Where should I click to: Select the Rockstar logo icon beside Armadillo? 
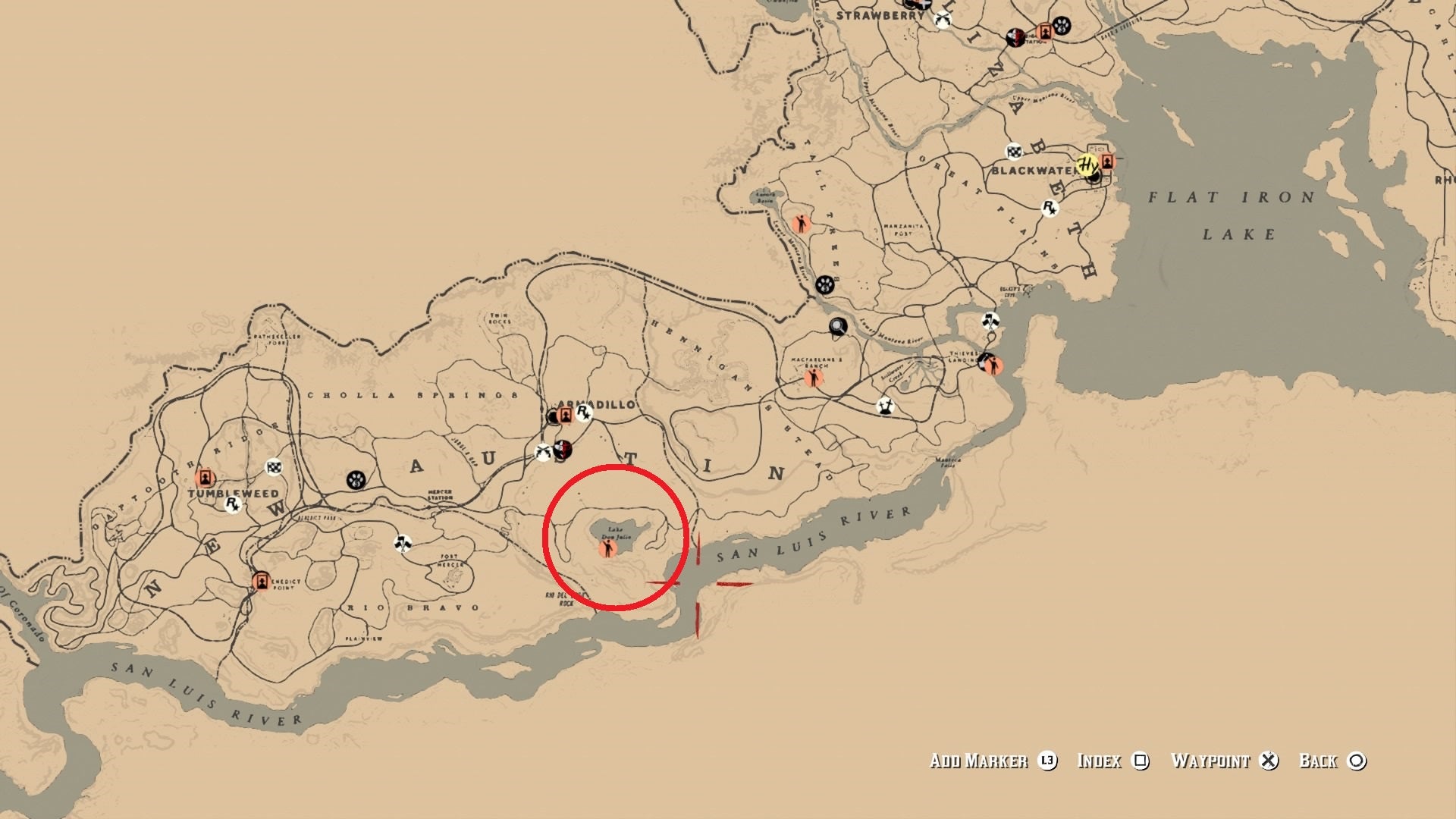click(x=583, y=414)
